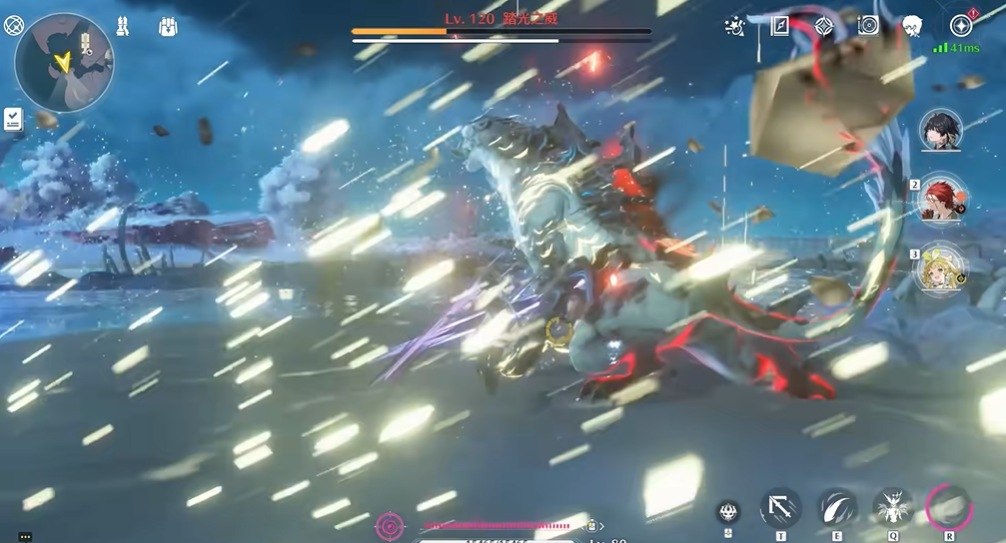Image resolution: width=1006 pixels, height=543 pixels.
Task: Click the four-pointed diamond star icon
Action: [x=823, y=26]
